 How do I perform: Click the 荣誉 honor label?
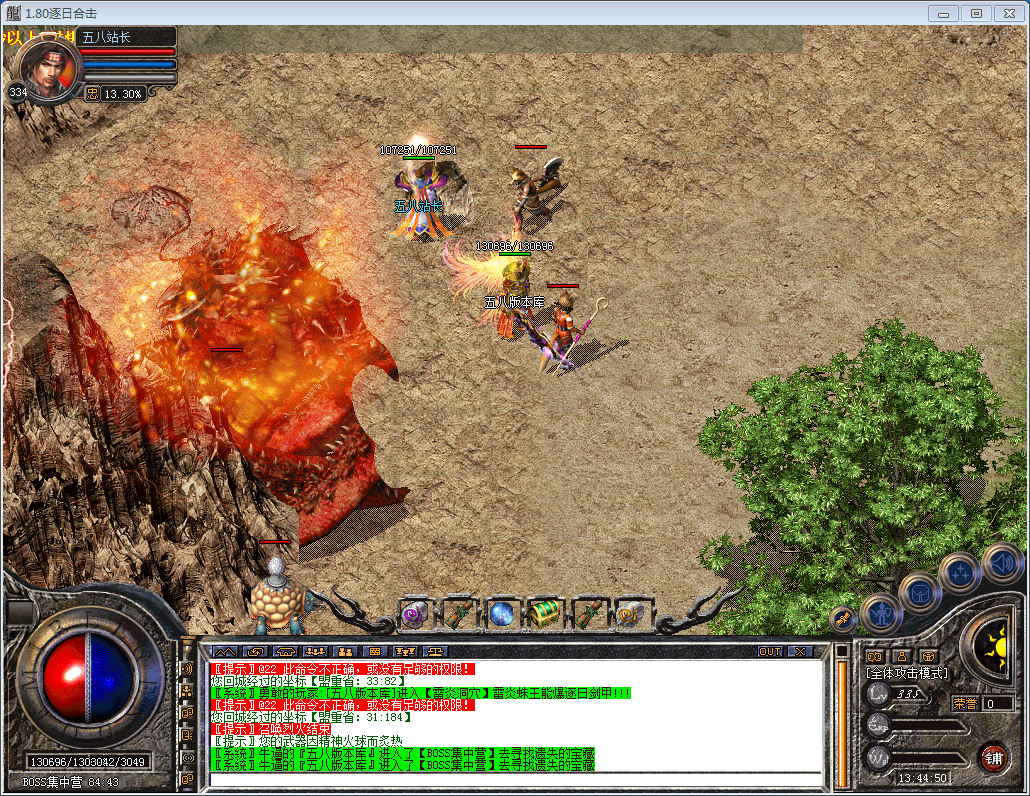[x=964, y=703]
